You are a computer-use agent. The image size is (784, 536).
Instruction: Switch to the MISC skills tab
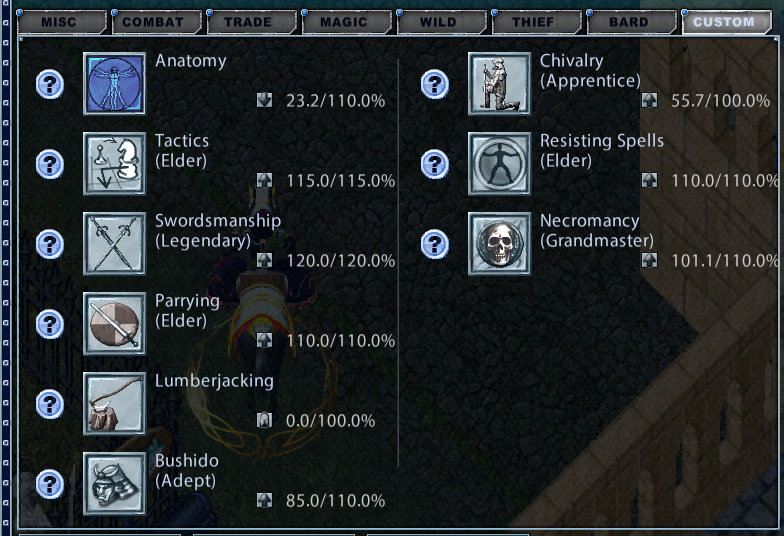pos(59,22)
